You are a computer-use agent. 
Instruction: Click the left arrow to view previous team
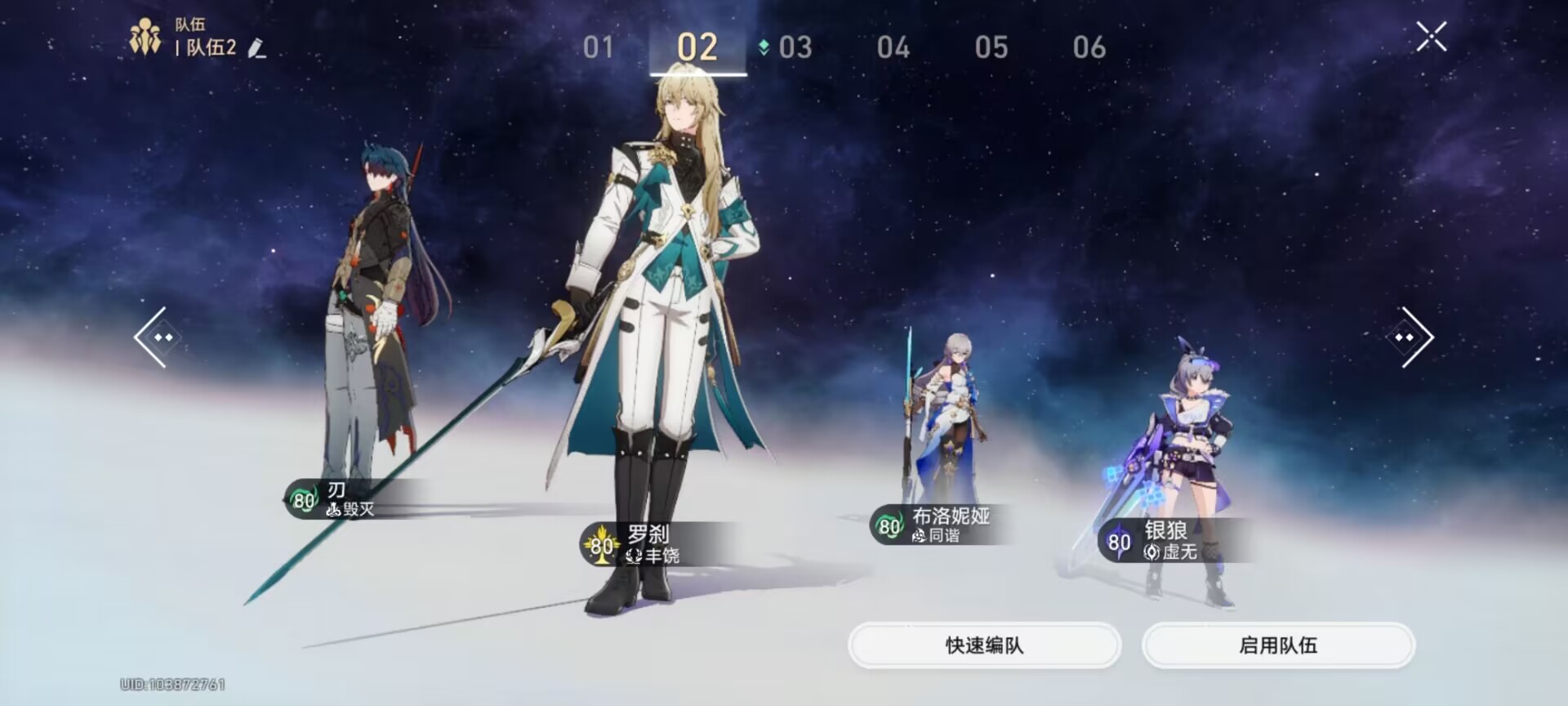click(158, 337)
